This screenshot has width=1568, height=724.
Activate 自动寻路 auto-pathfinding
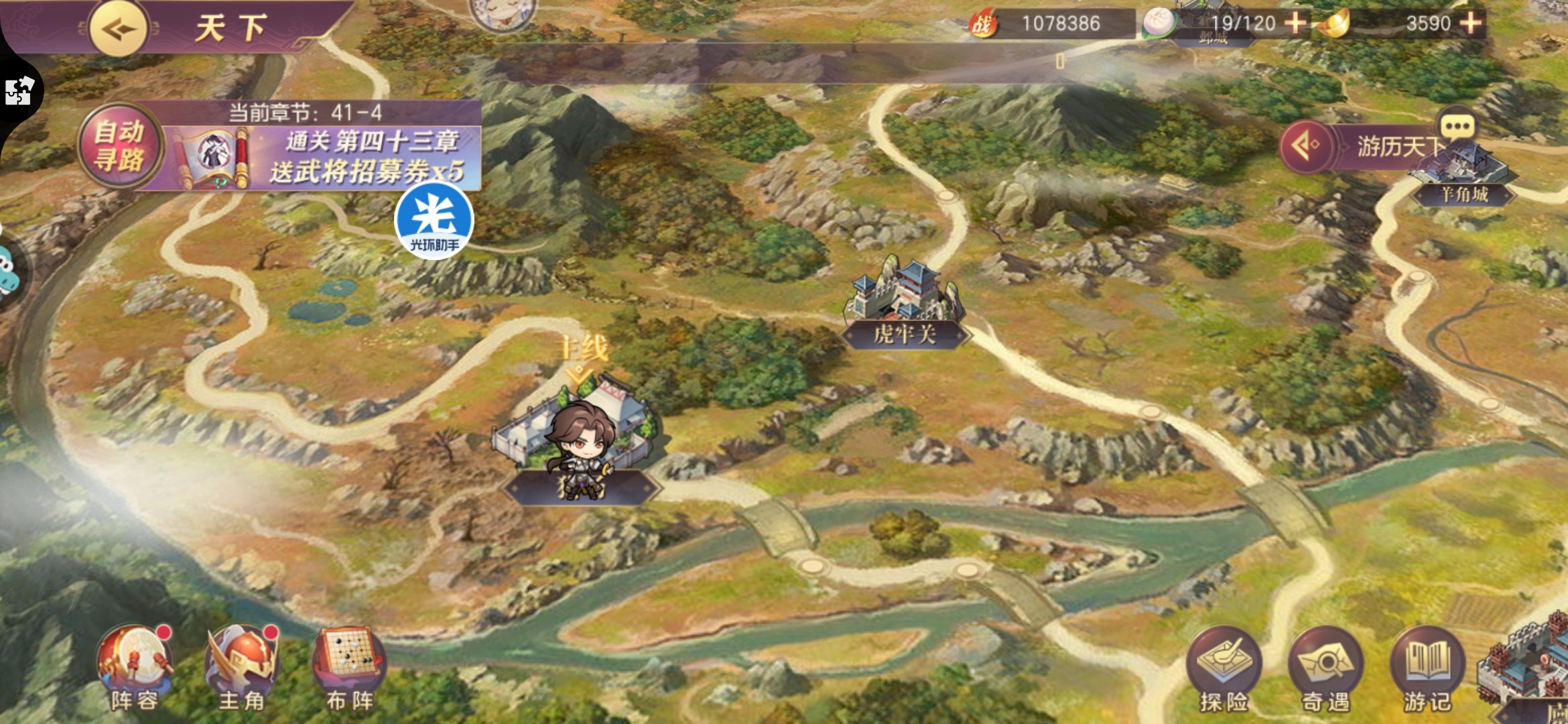point(120,146)
